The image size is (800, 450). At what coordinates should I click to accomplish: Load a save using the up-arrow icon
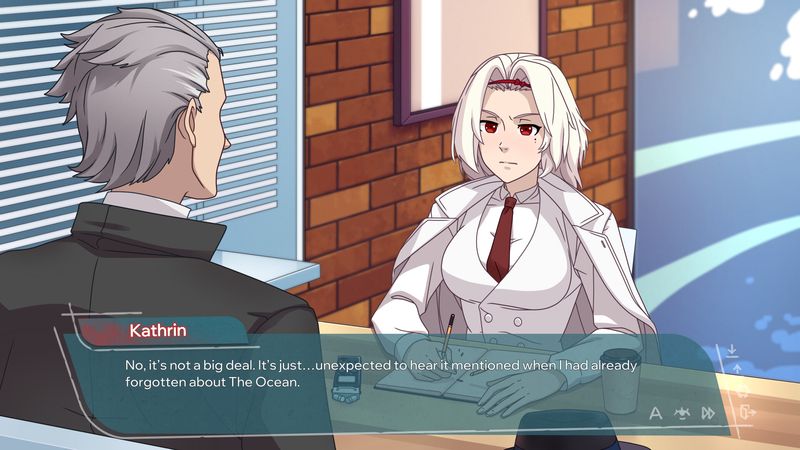click(738, 370)
